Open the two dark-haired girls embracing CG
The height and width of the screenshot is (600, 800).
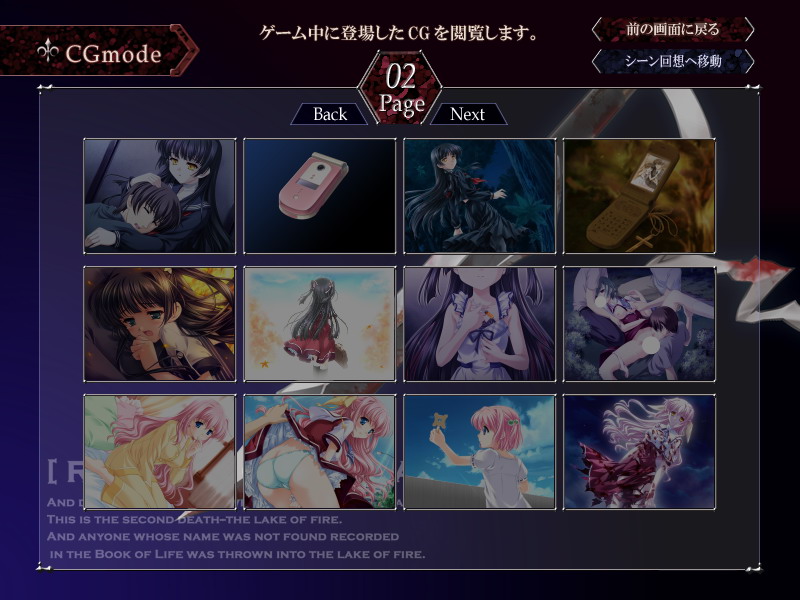click(160, 196)
